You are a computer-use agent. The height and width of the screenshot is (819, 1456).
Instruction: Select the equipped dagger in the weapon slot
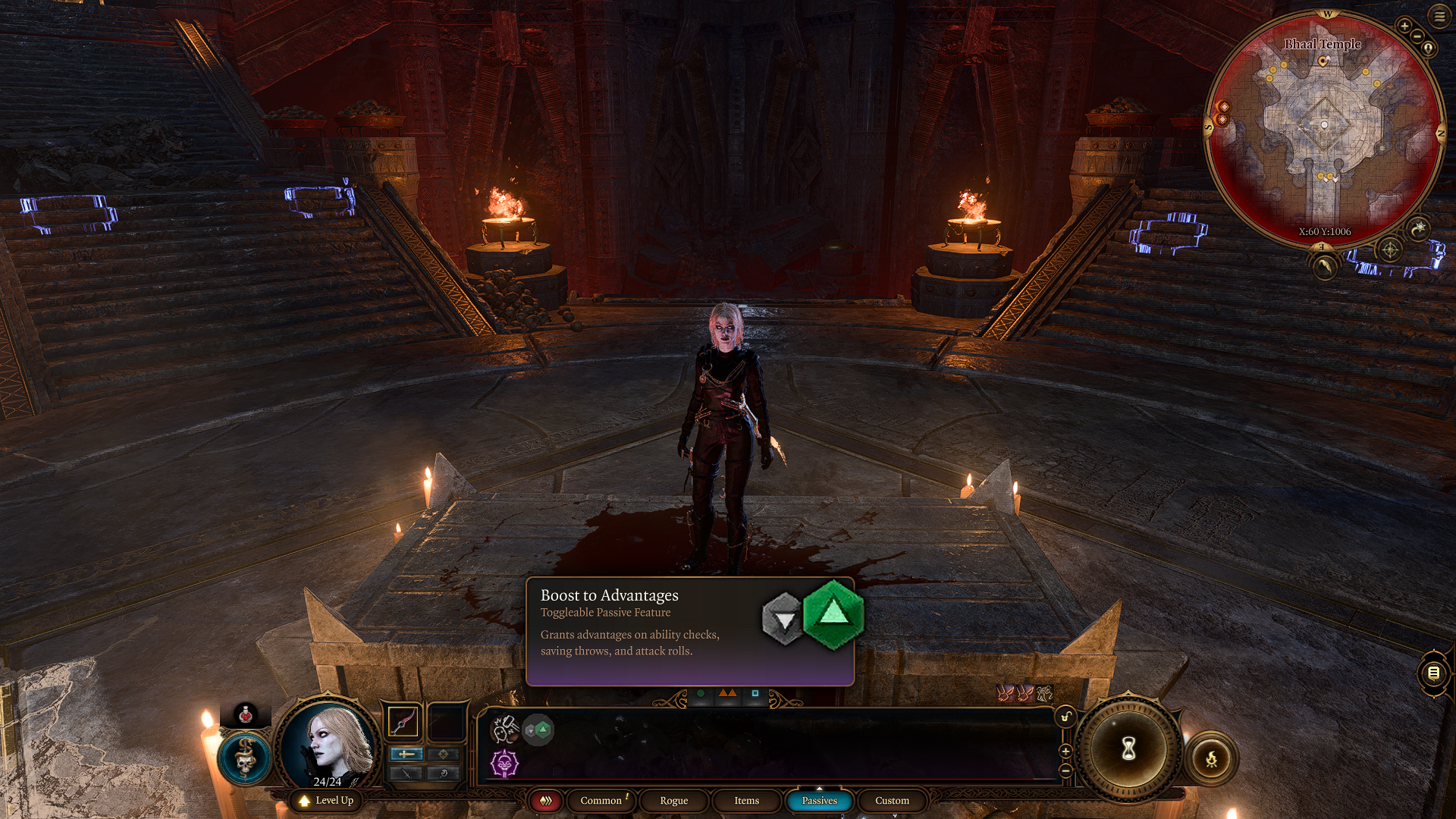point(402,721)
